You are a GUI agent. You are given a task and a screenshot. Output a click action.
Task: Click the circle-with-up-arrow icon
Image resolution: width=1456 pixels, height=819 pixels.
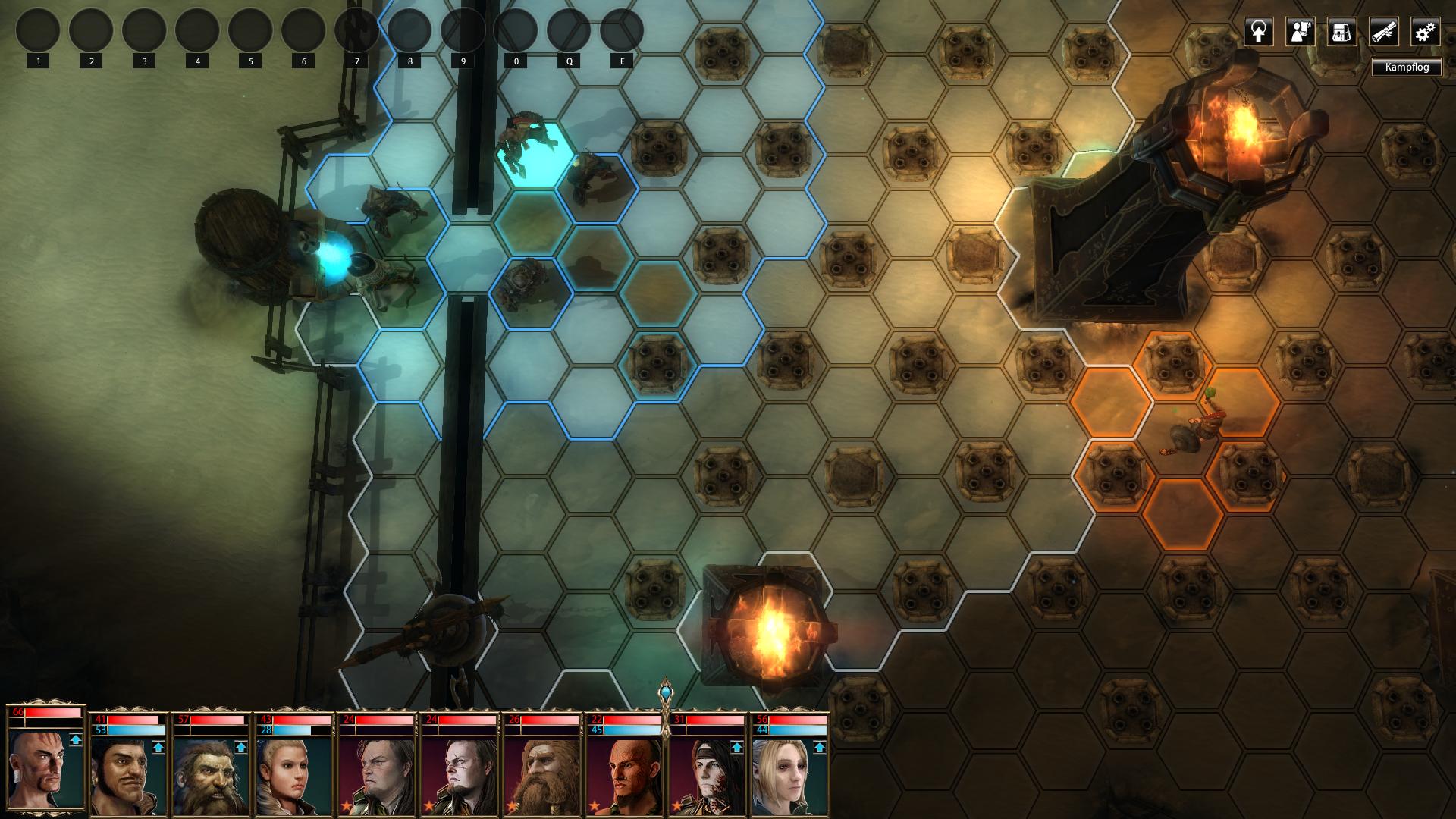(1258, 32)
